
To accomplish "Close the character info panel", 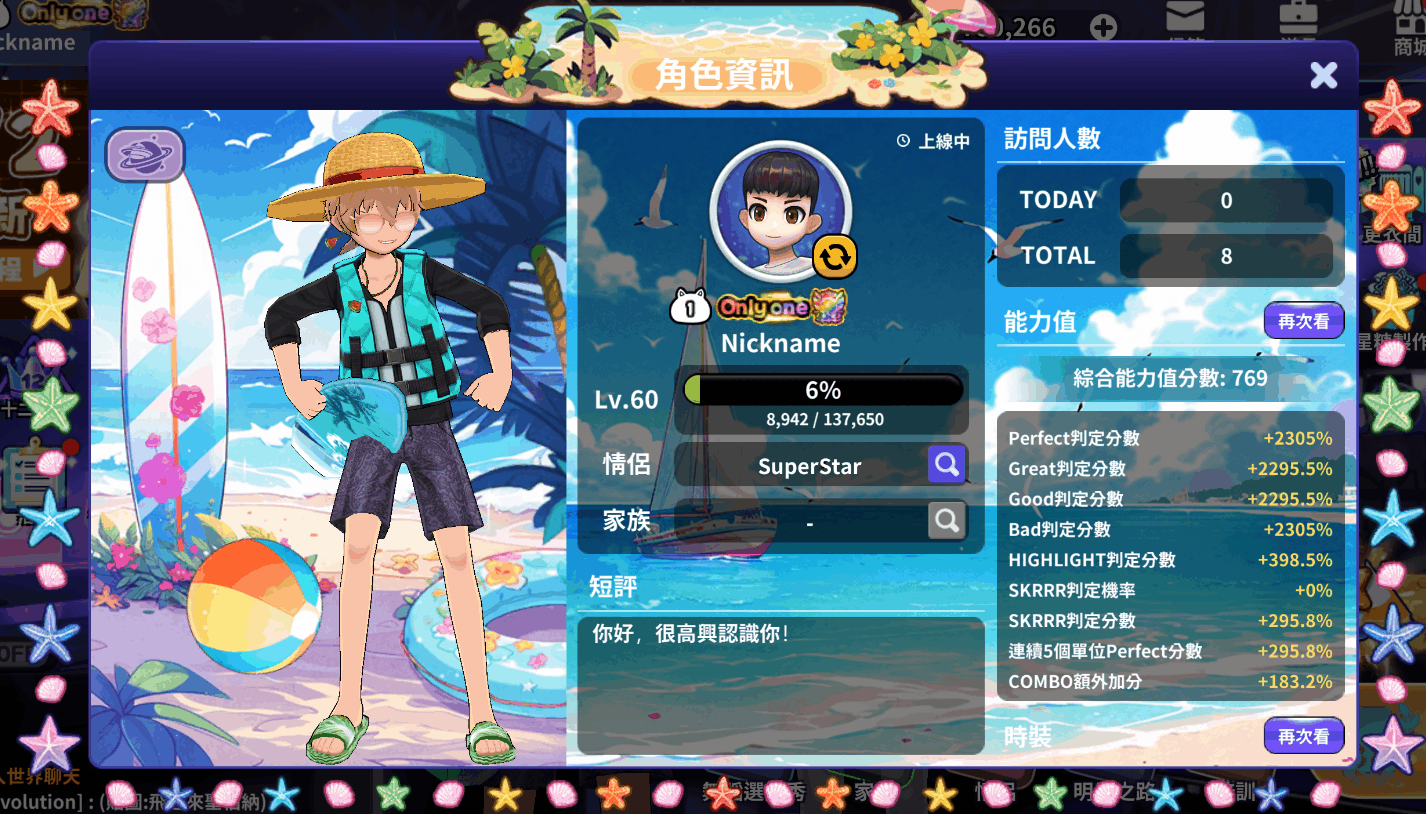I will tap(1323, 75).
